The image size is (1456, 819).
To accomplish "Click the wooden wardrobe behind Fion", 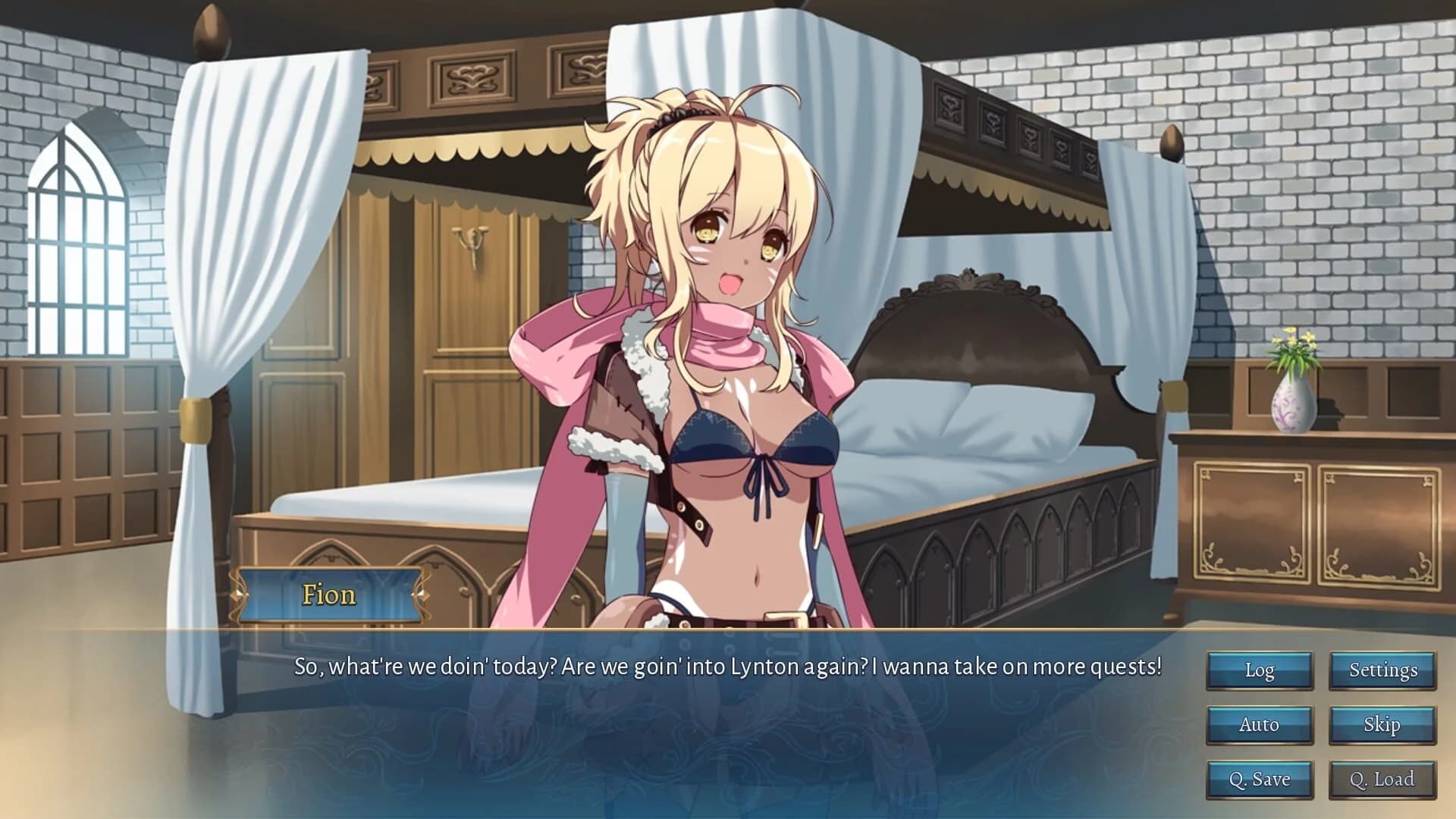I will click(x=470, y=318).
